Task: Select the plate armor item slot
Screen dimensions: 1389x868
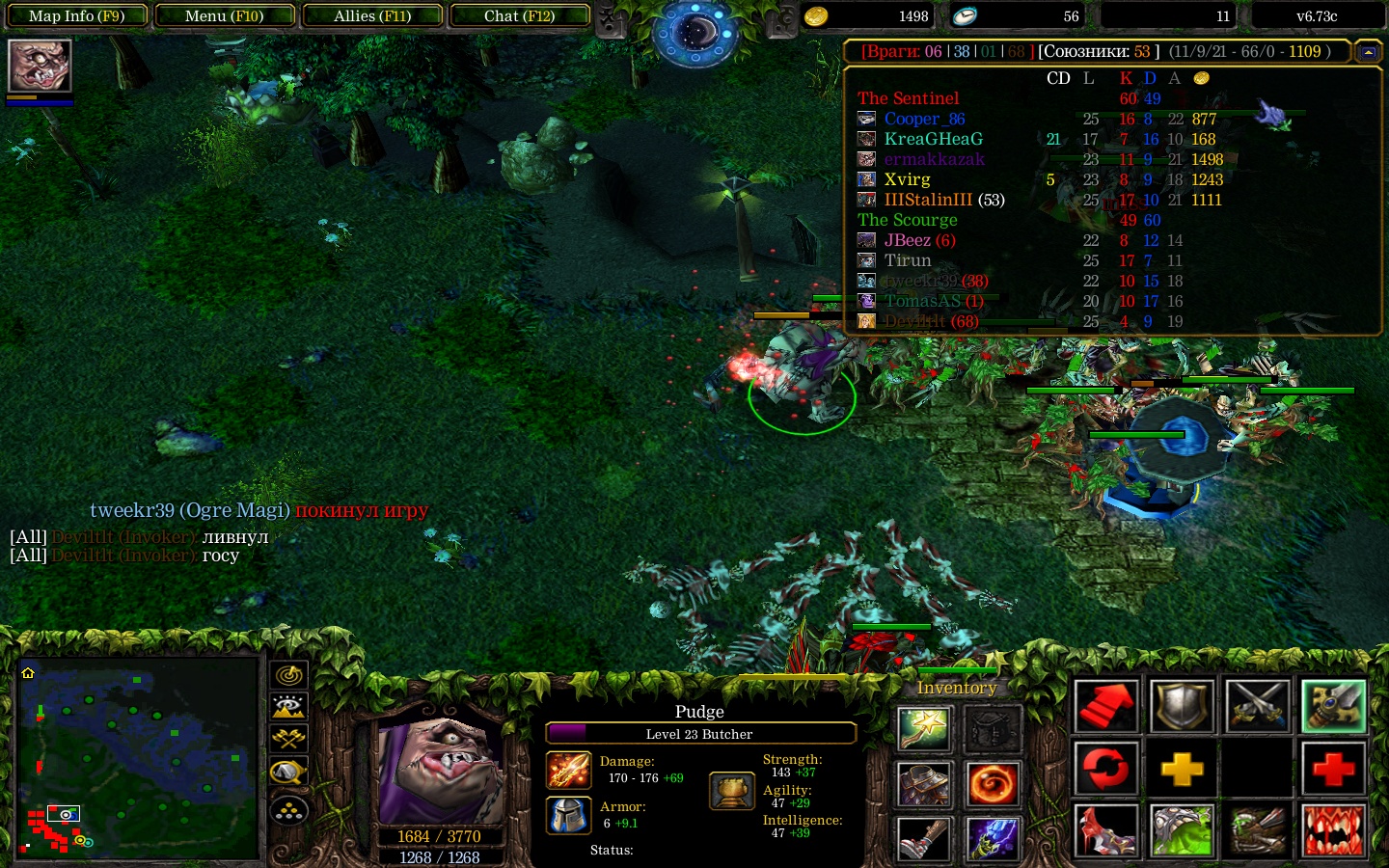Action: [924, 784]
